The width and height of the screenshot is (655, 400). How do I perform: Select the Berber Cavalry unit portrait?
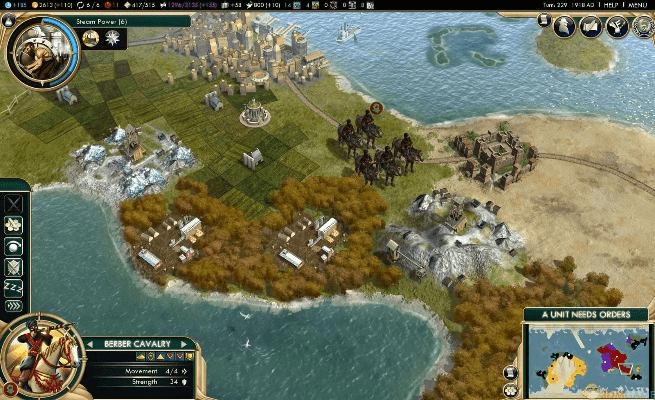click(x=38, y=357)
